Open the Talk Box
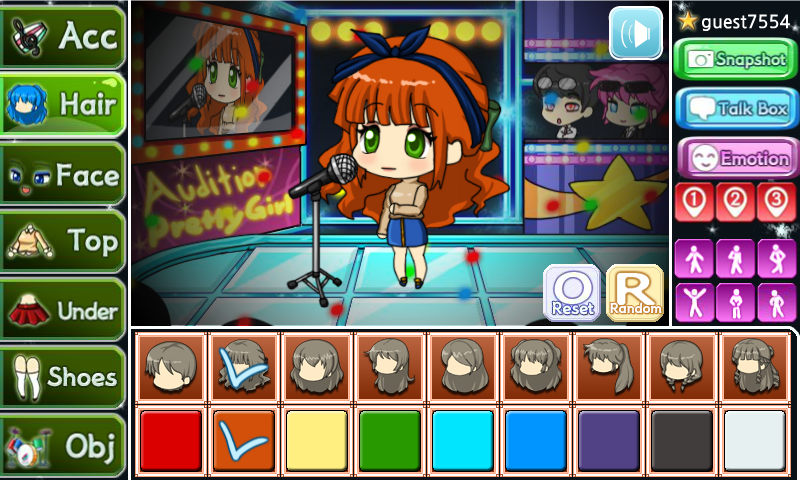Viewport: 800px width, 480px height. 735,108
